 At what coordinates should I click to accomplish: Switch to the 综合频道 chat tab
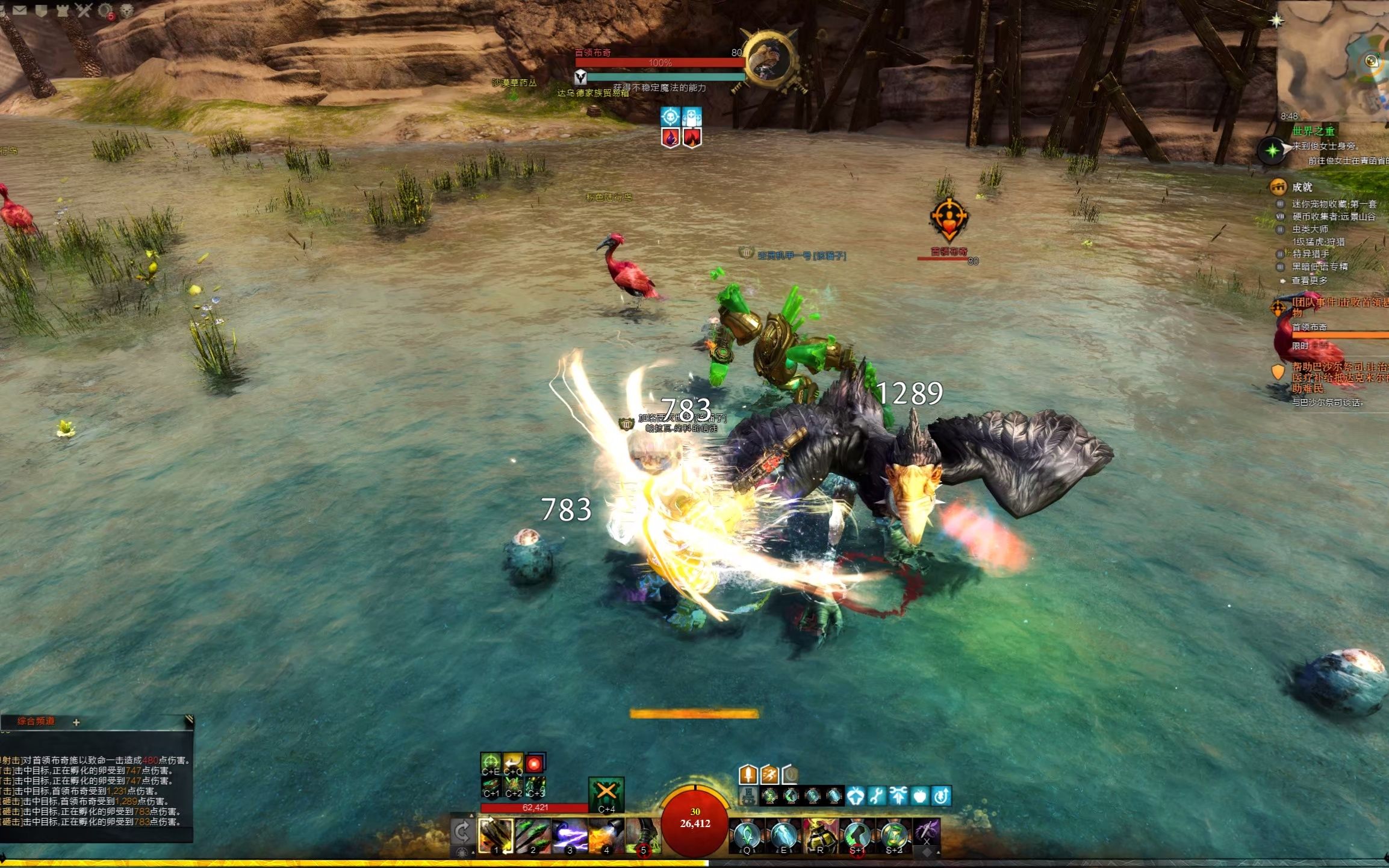click(x=36, y=721)
